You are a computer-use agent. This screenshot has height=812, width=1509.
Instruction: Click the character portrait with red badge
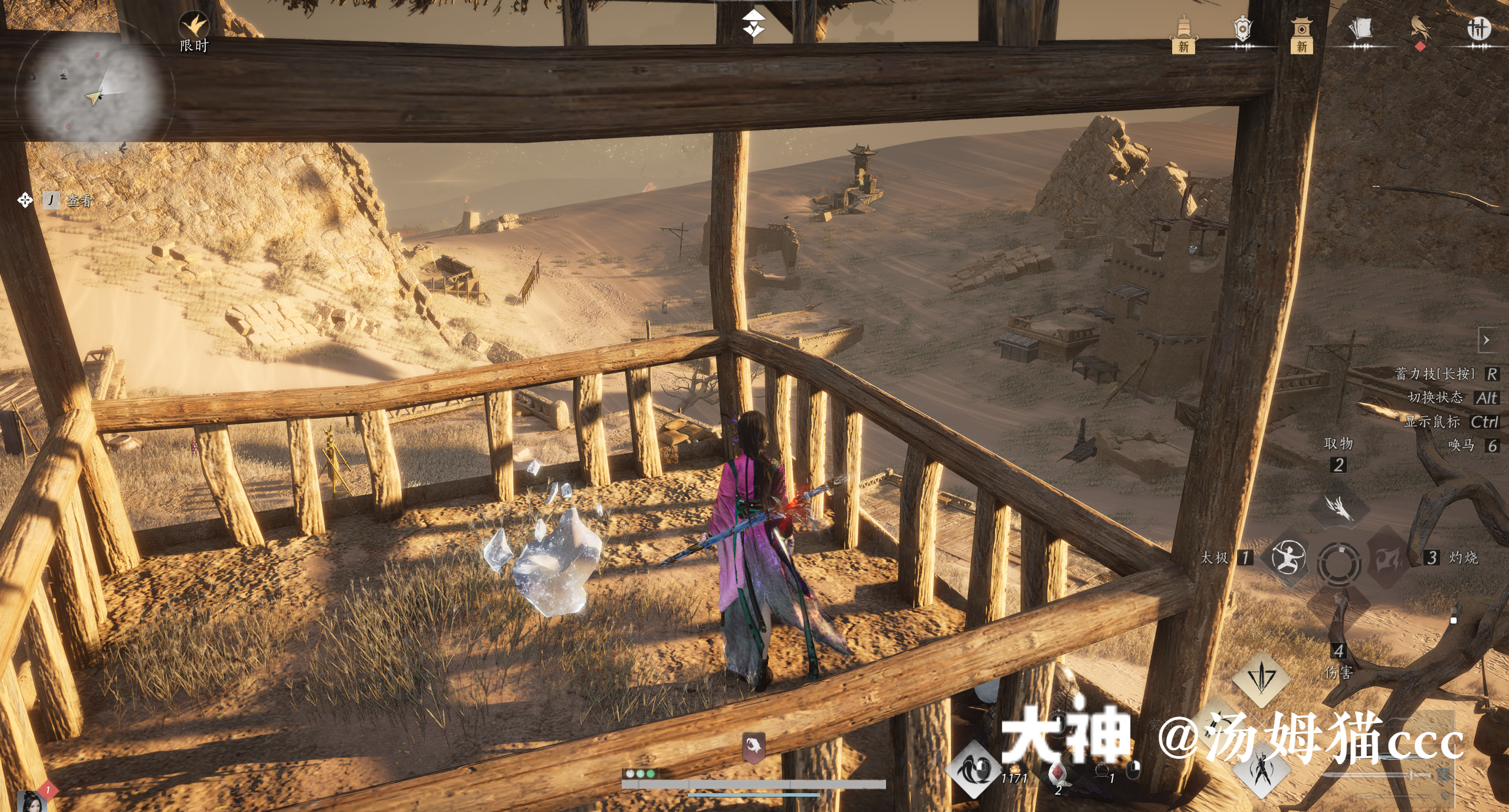tap(31, 801)
